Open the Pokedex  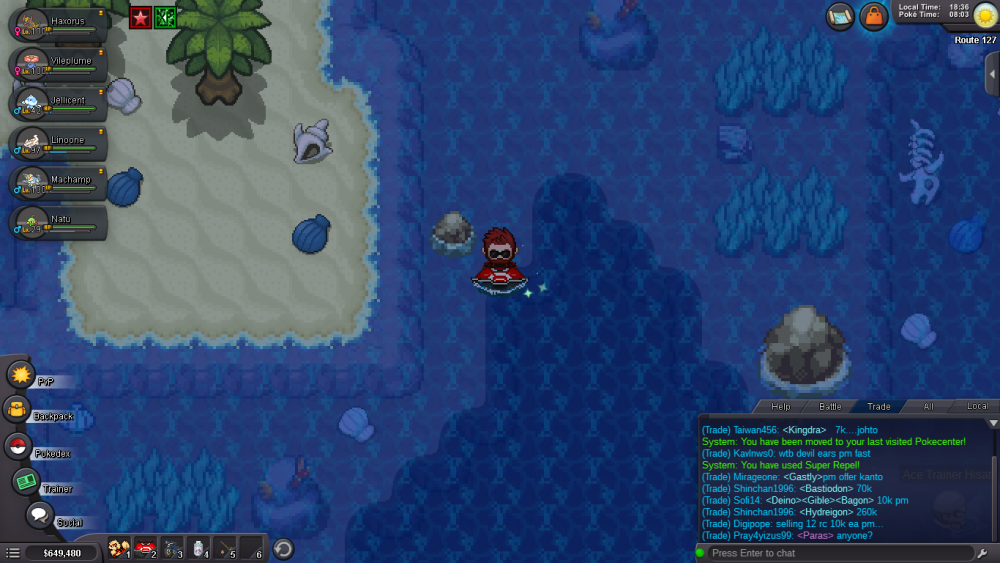pos(18,446)
